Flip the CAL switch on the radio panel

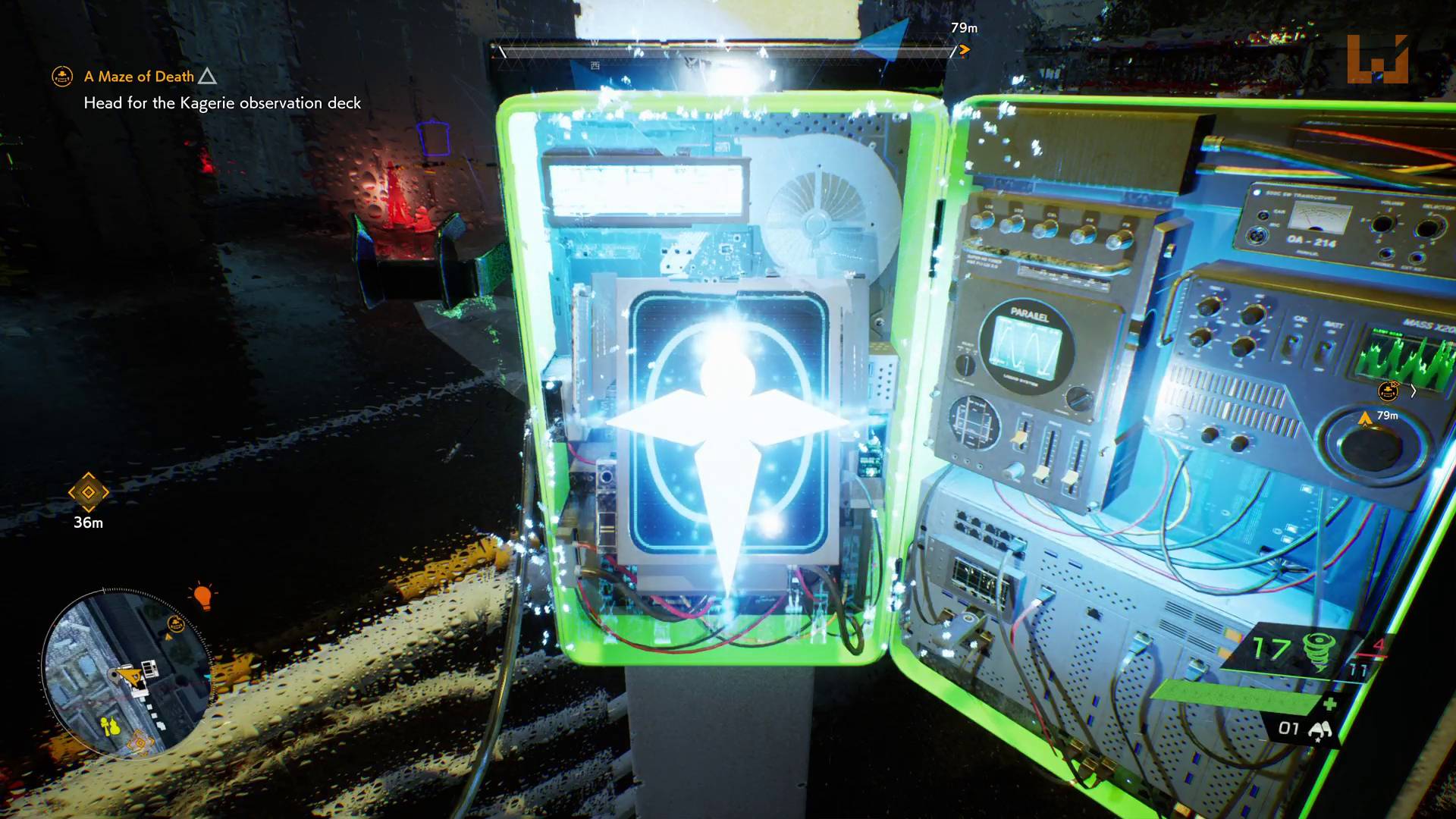point(1291,344)
